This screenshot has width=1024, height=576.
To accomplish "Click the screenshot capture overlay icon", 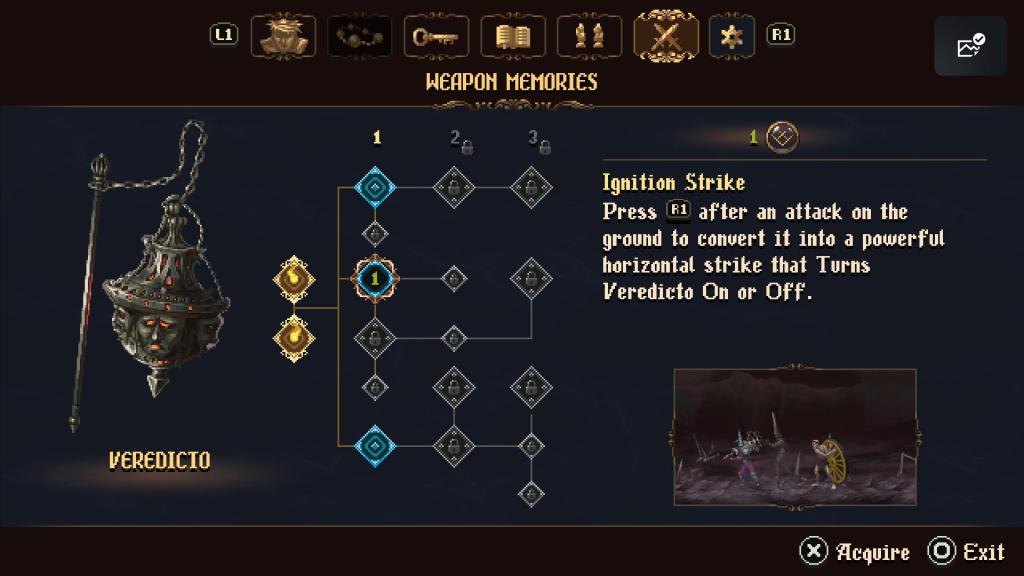I will [x=970, y=46].
